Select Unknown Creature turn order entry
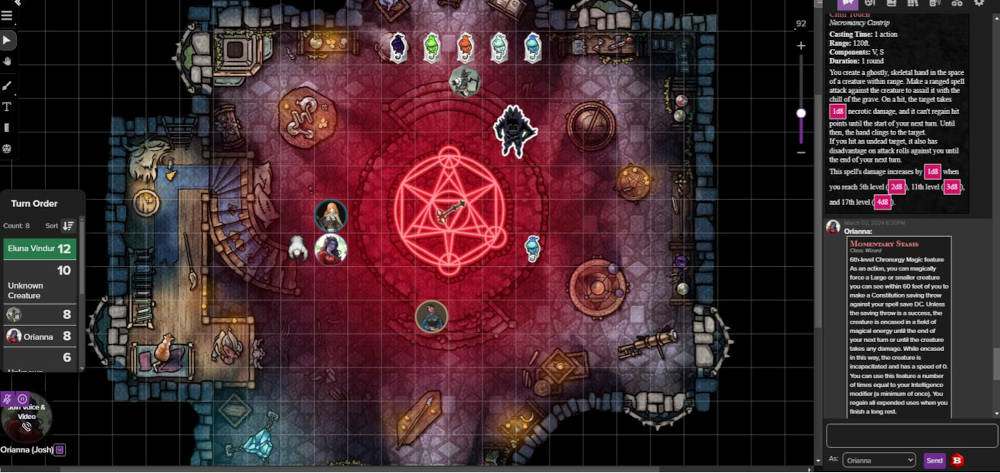The image size is (1000, 473). coord(40,284)
